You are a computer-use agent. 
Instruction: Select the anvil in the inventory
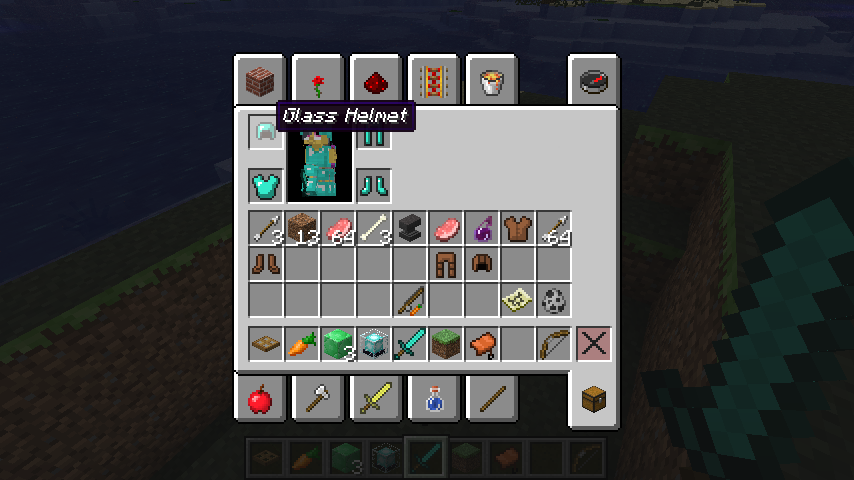[x=409, y=229]
